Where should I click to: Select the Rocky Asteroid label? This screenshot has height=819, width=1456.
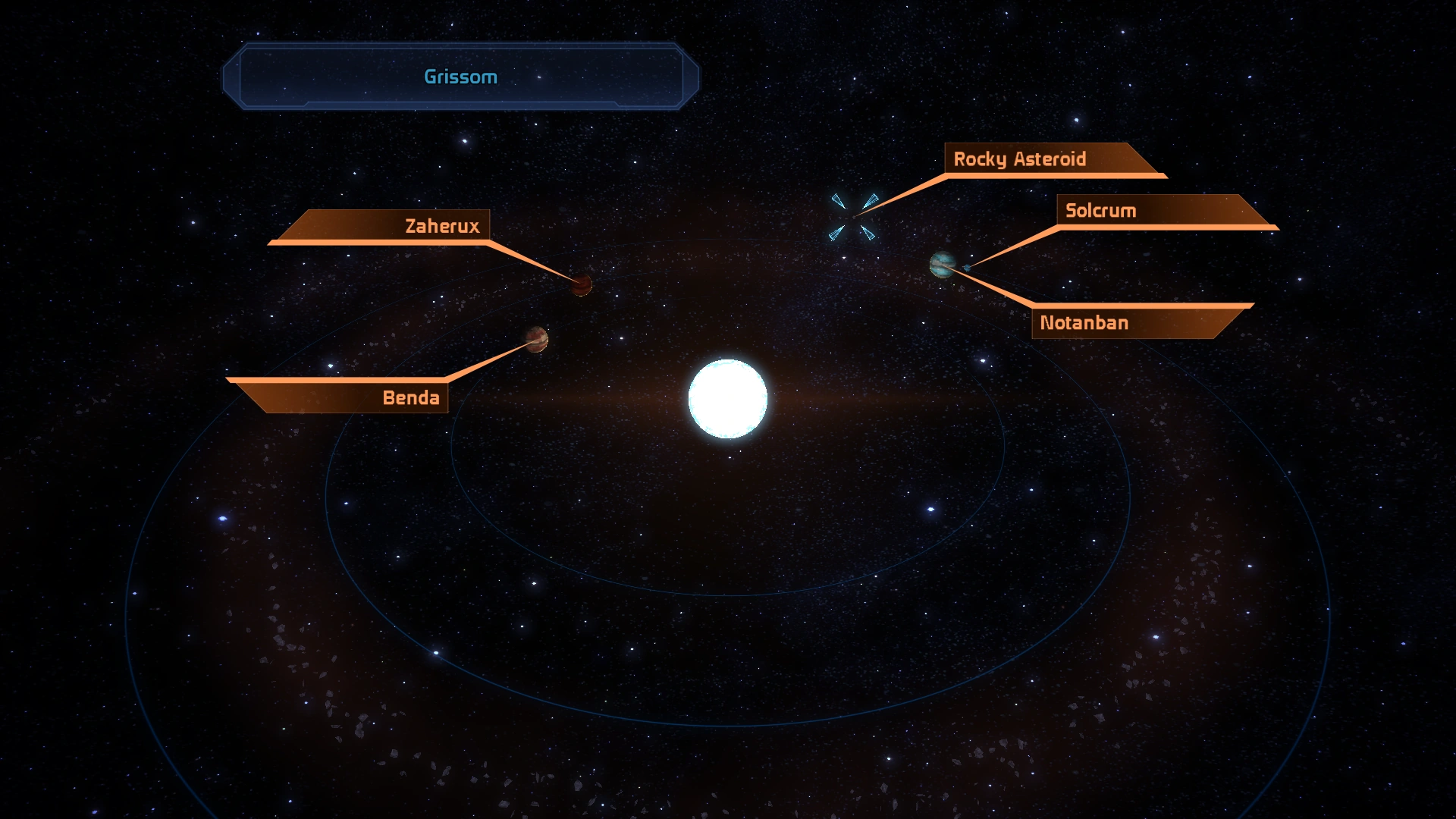1020,159
